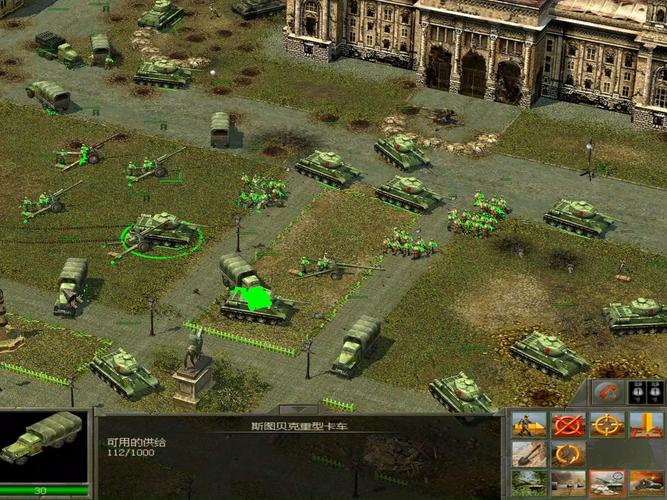This screenshot has width=667, height=500.
Task: Click the highlighted tank with clock icon
Action: pos(607,483)
